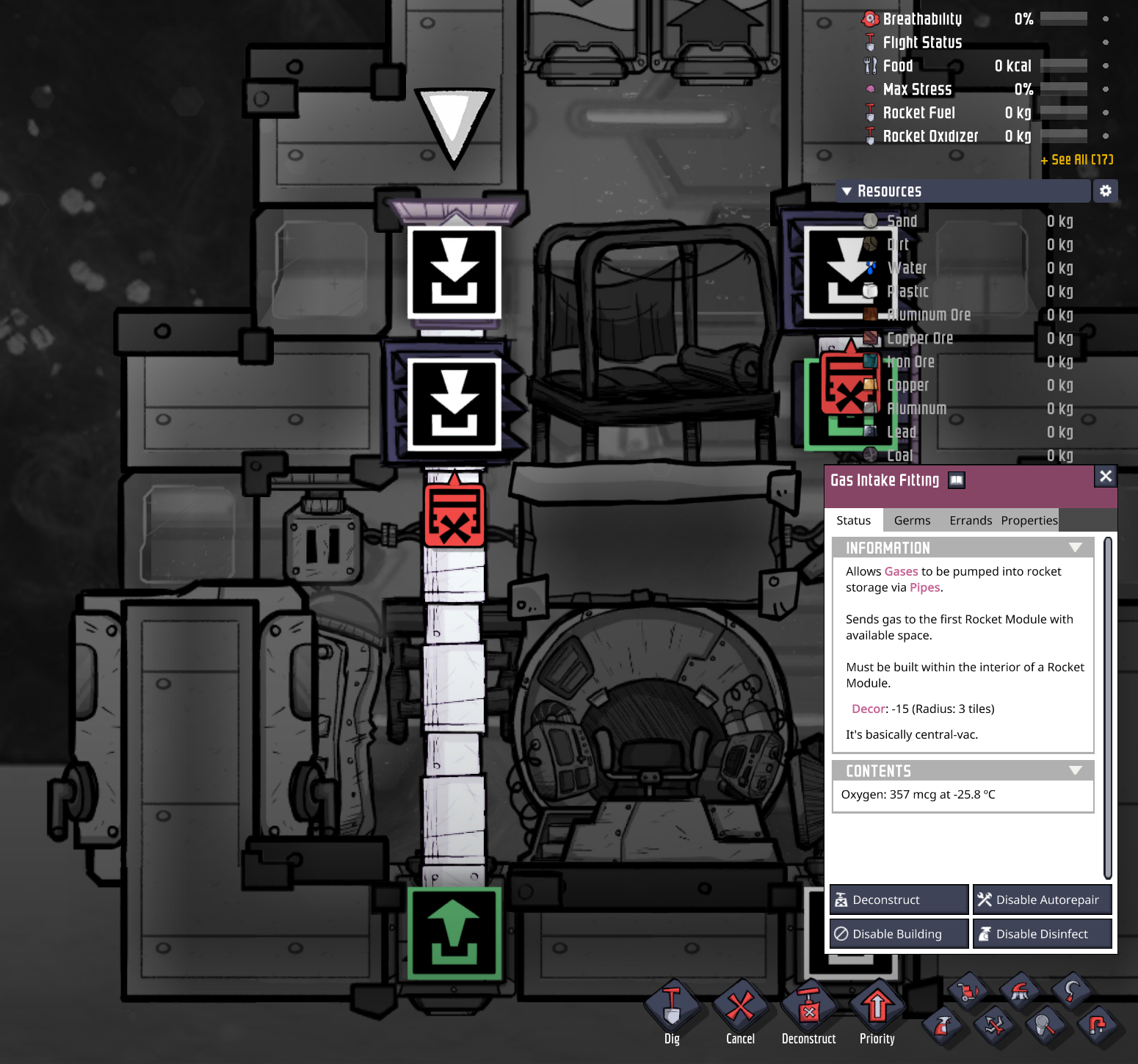Disable Autorepair for this fitting
Viewport: 1138px width, 1064px height.
1042,899
